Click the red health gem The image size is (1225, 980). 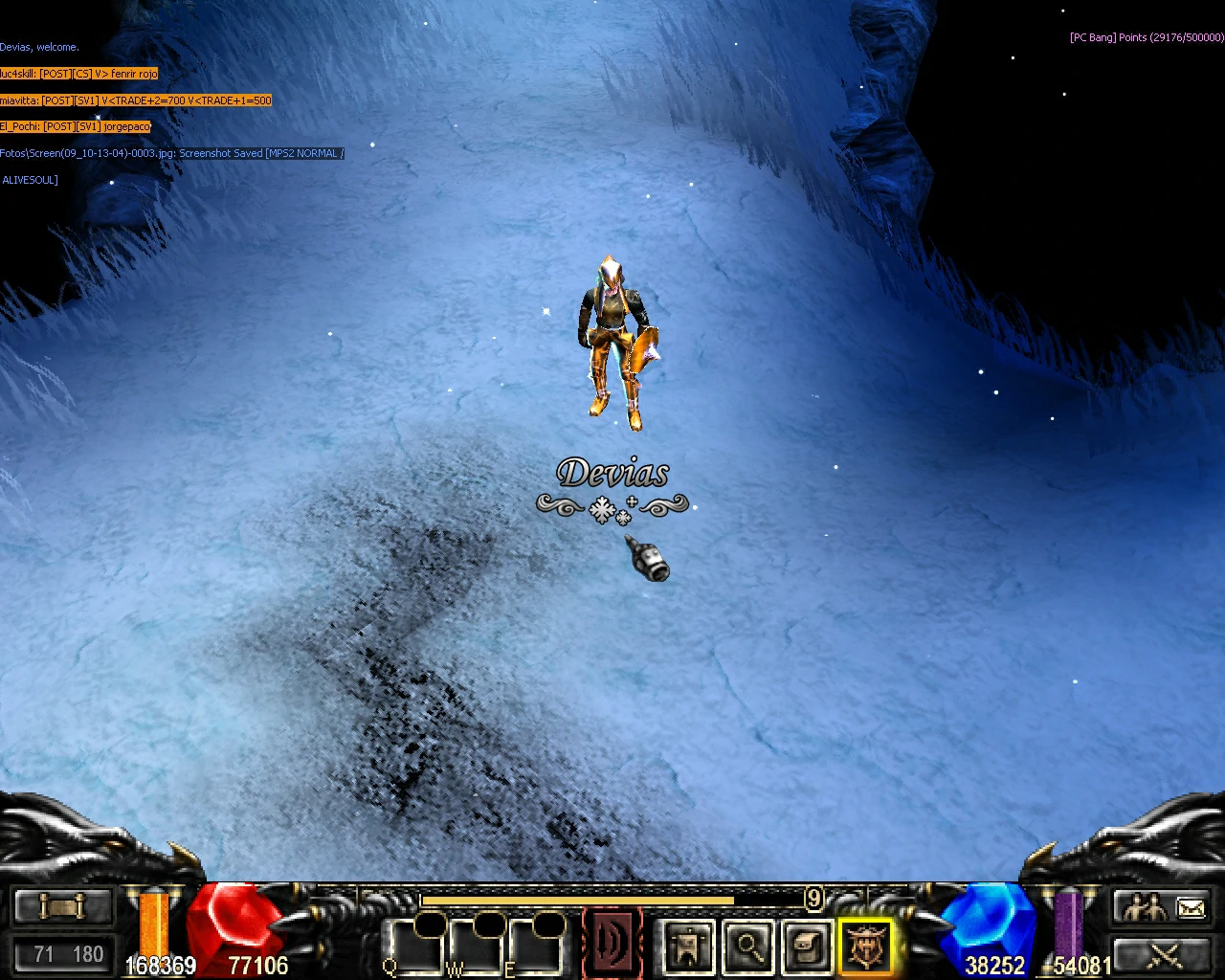[x=241, y=924]
